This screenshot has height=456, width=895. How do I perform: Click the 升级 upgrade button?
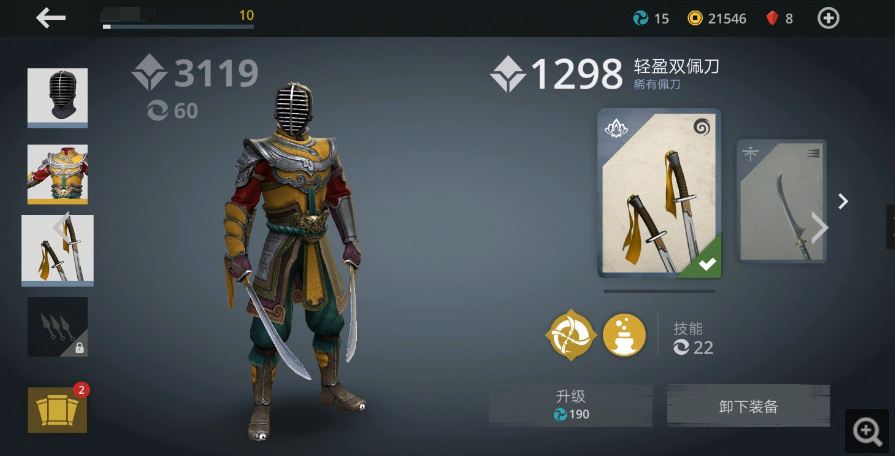(571, 405)
